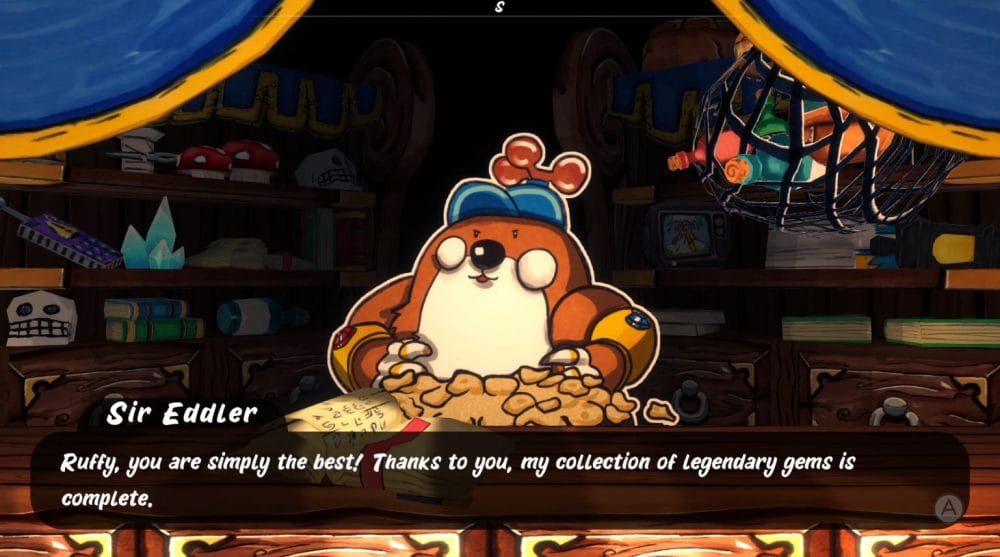Screen dimensions: 1000x557
Task: Advance Sir Eddler's dialogue text box
Action: coord(947,508)
